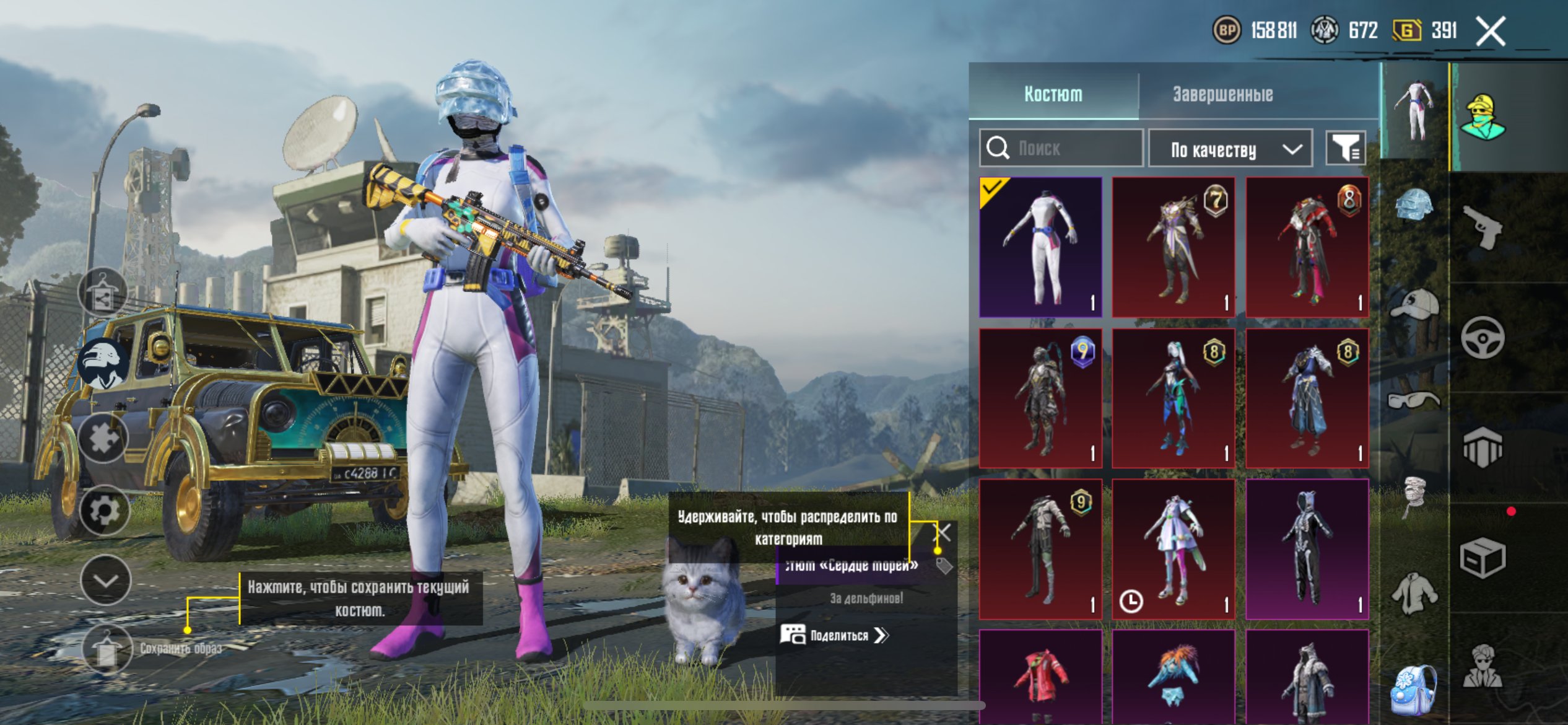Select the equipped white suit with checkmark
The width and height of the screenshot is (1568, 725).
pos(1040,247)
